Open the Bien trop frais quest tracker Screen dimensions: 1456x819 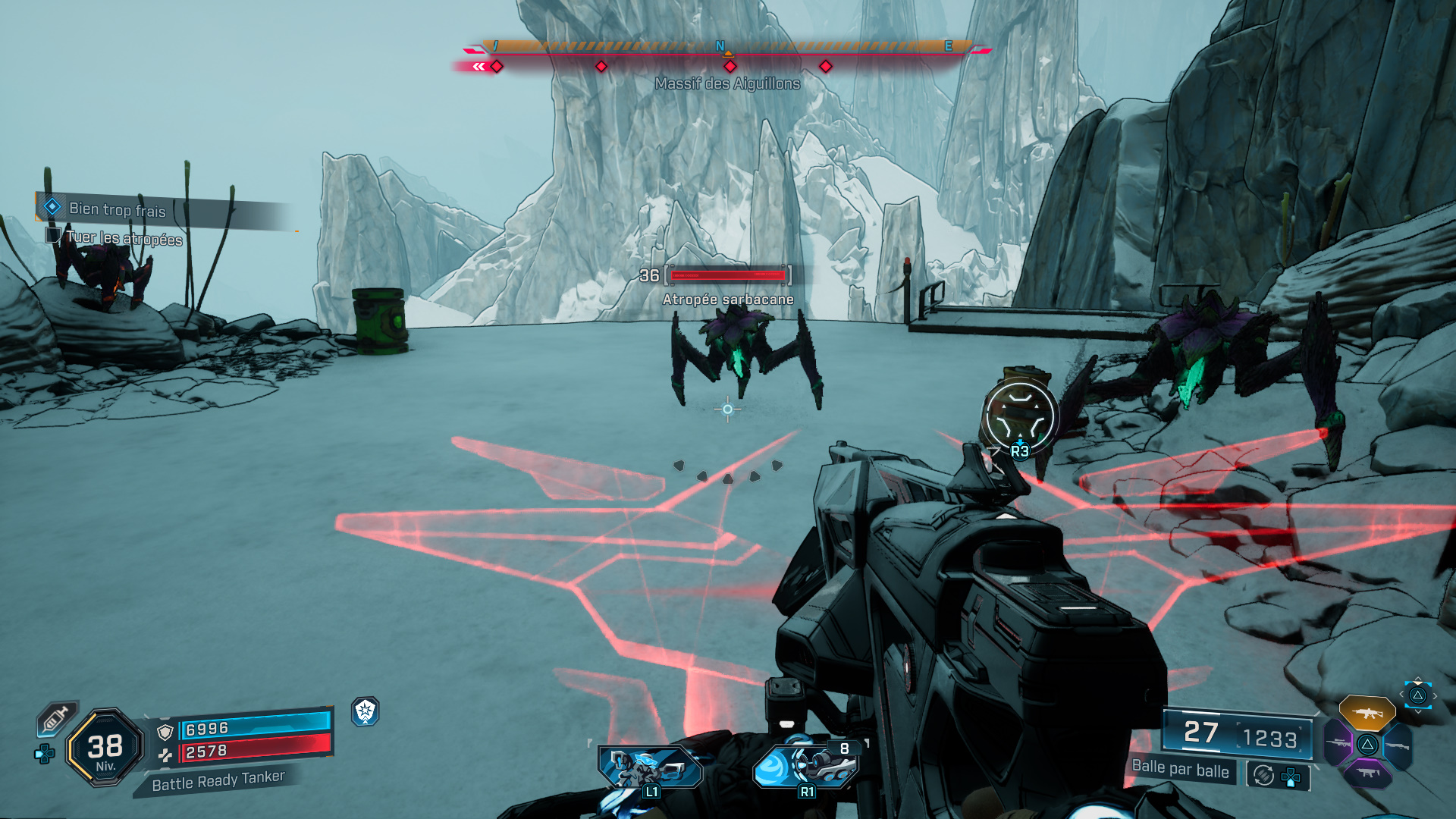(118, 209)
